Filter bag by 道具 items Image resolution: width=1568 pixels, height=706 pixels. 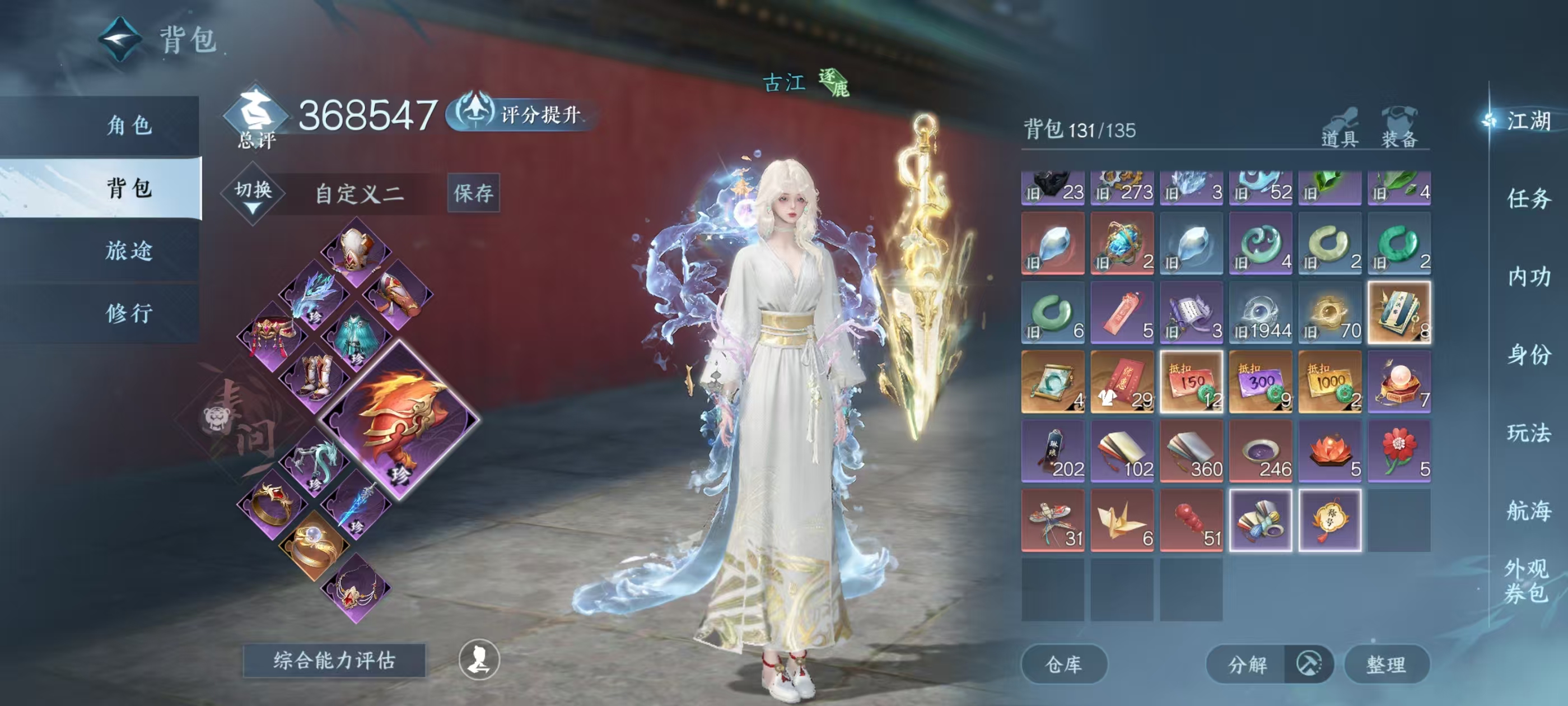pos(1339,129)
